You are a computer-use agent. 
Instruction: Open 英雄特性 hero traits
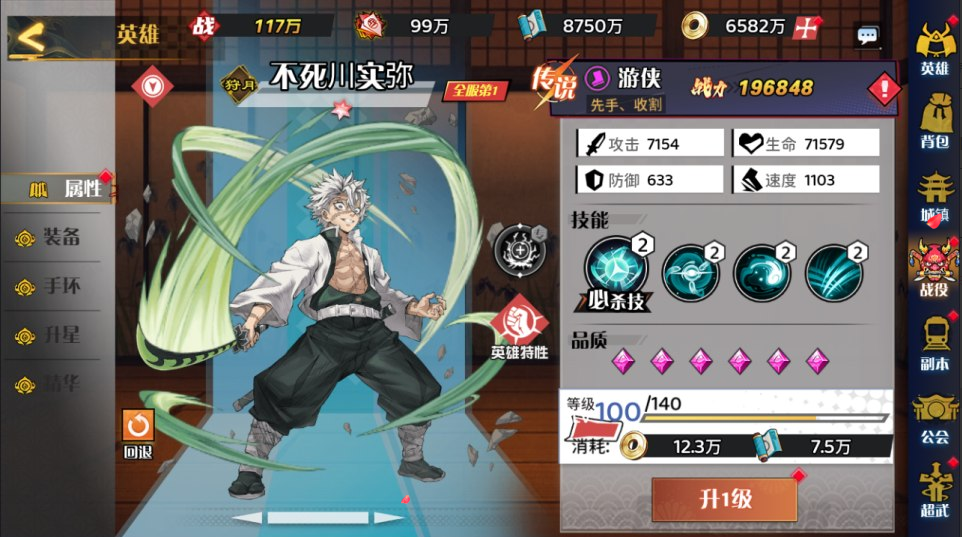pyautogui.click(x=519, y=328)
